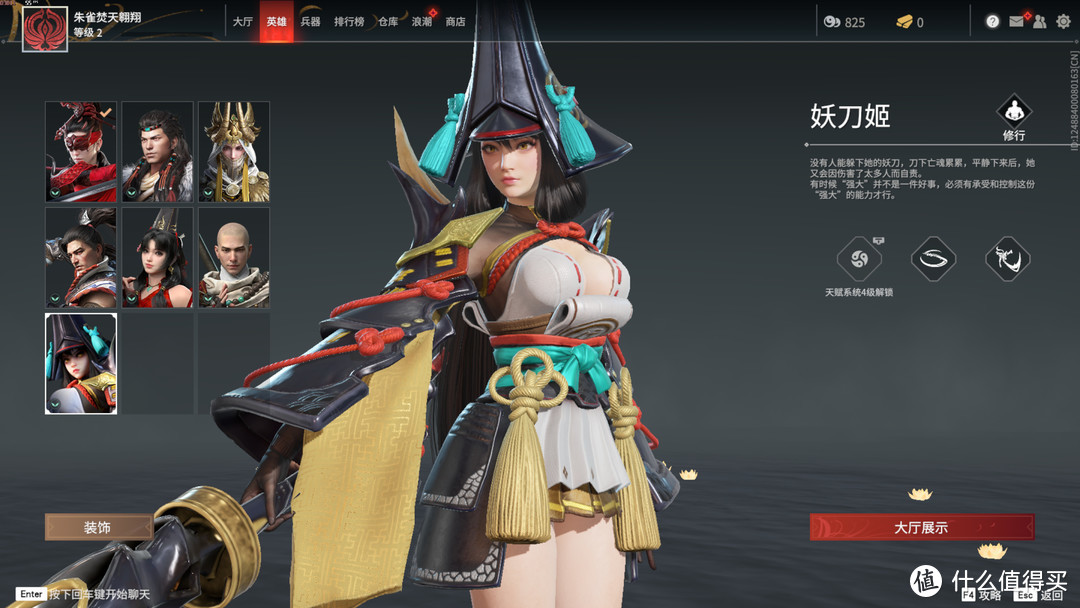Visit the 商店 shop tab
This screenshot has height=608, width=1080.
point(455,21)
